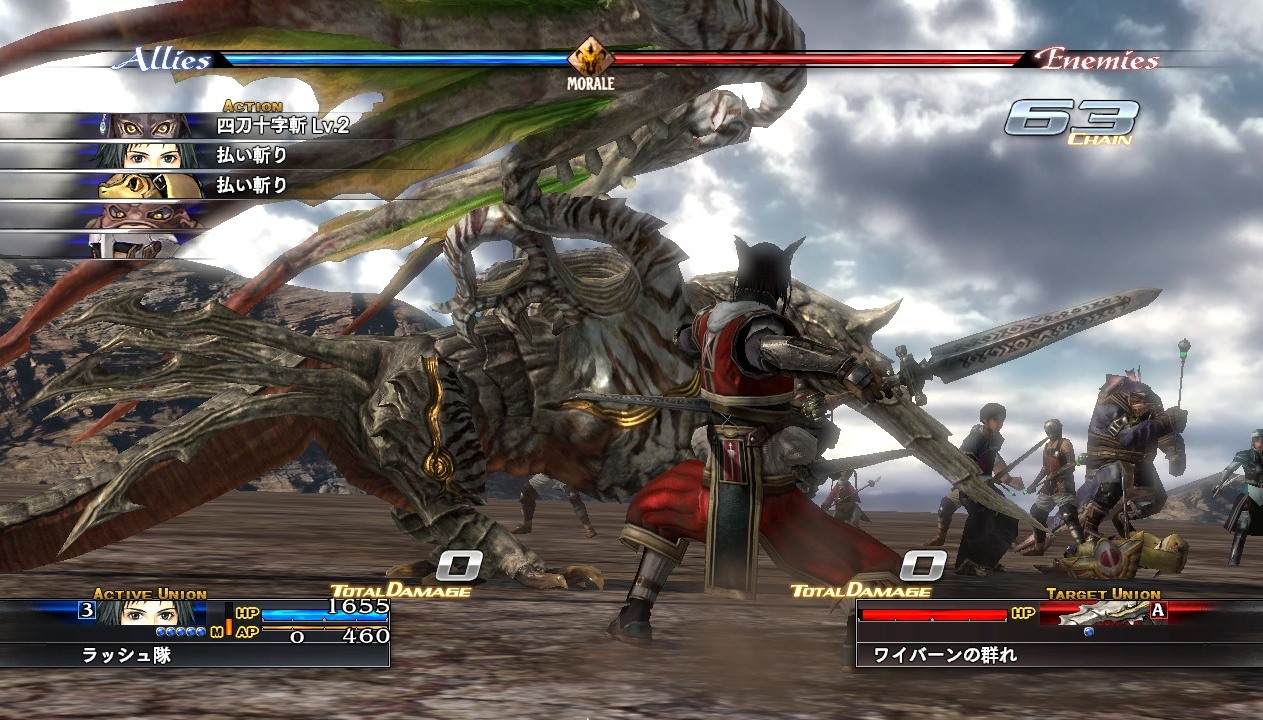This screenshot has height=720, width=1263.
Task: Click the Morale emblem icon
Action: (x=592, y=57)
